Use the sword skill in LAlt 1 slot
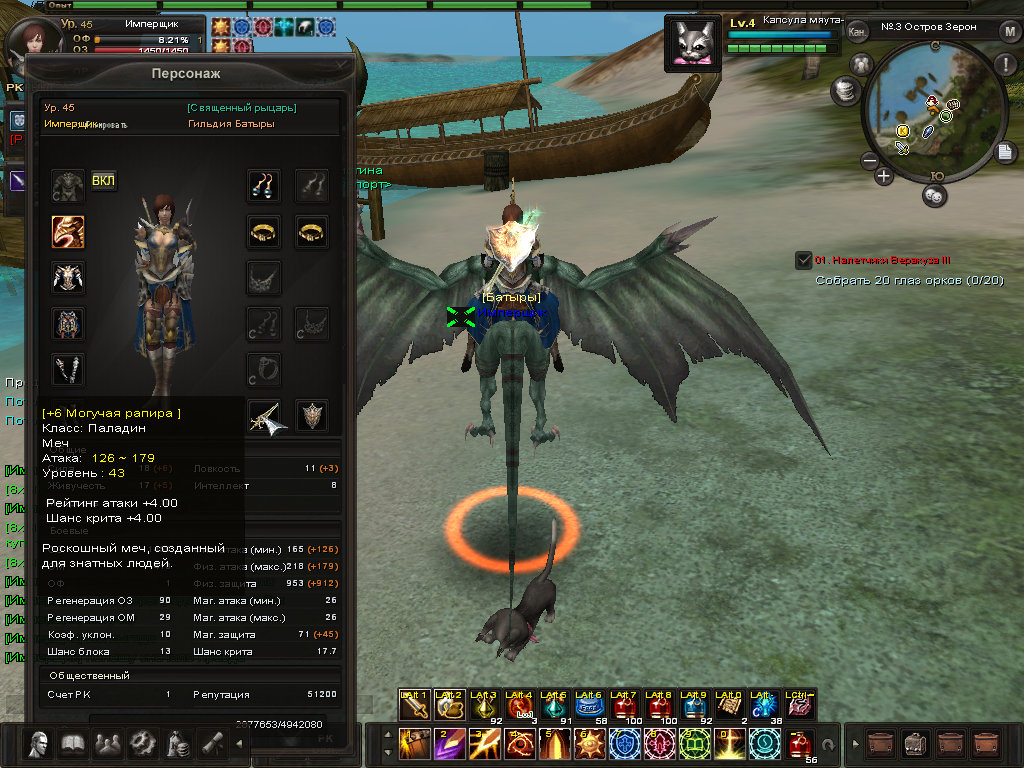The image size is (1024, 768). 414,707
